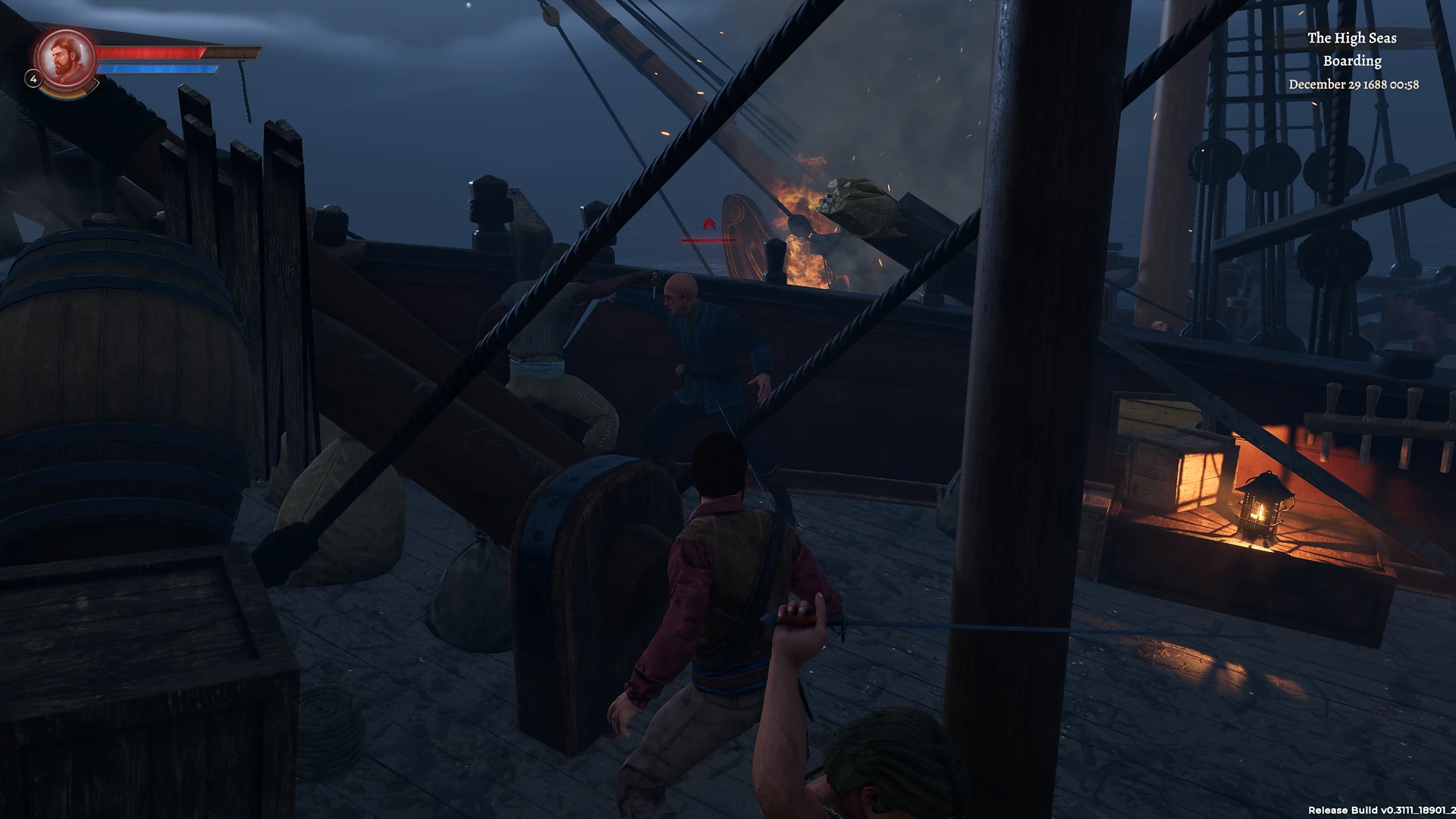Click the bearded character portrait
Image resolution: width=1456 pixels, height=819 pixels.
(x=66, y=58)
